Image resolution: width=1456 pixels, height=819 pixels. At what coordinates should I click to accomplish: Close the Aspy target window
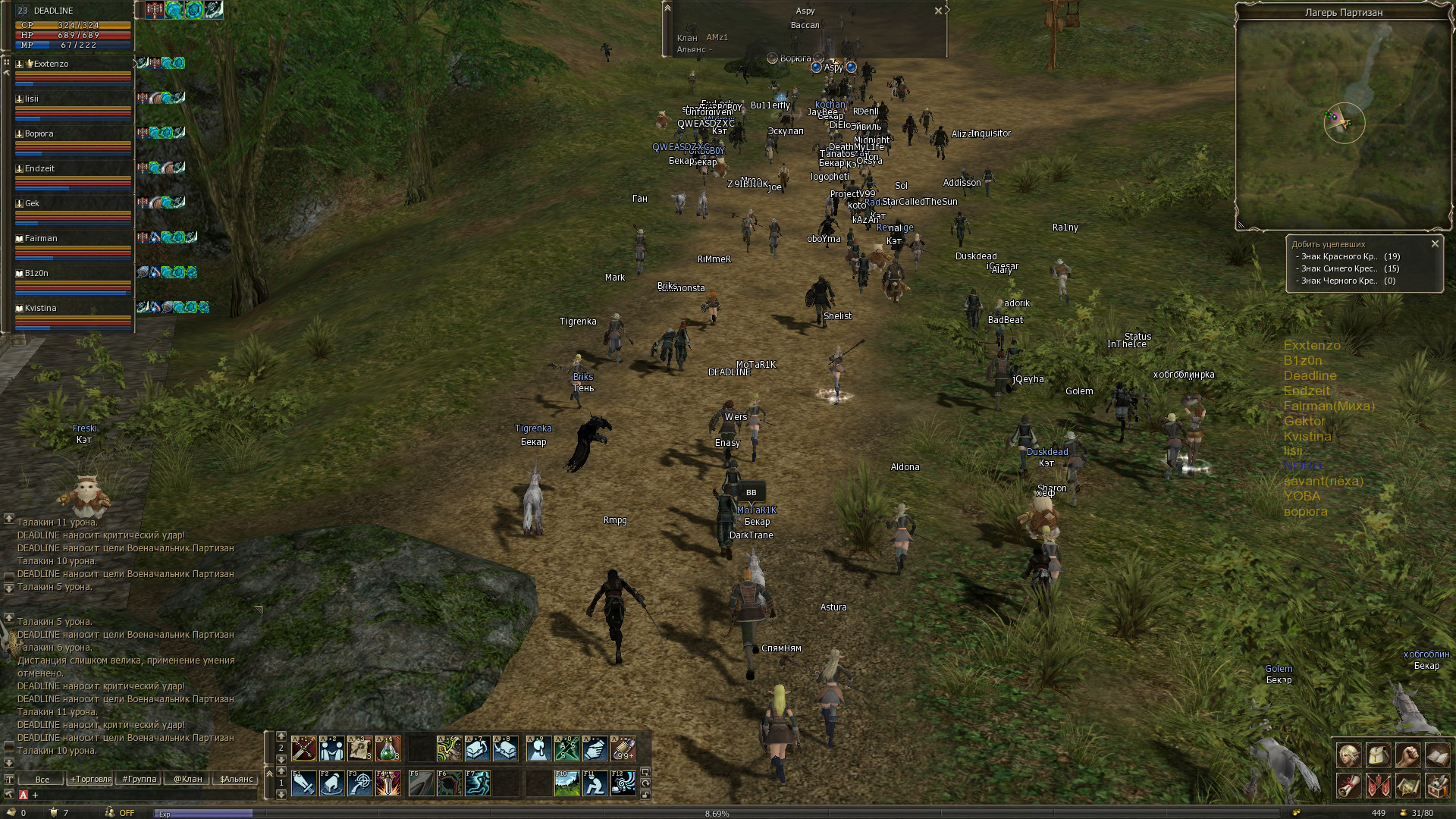[x=938, y=11]
